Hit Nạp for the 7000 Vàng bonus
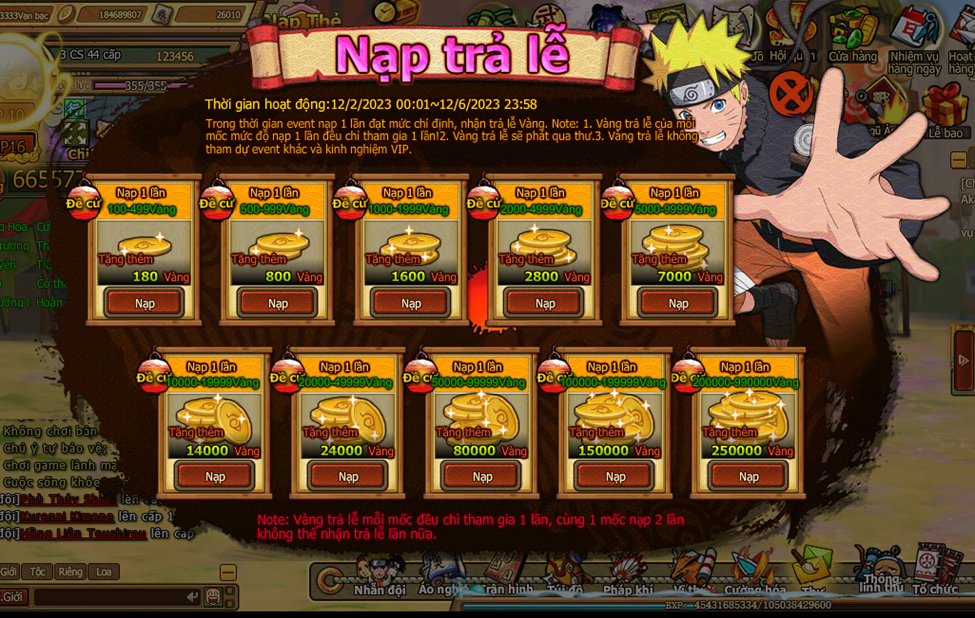The width and height of the screenshot is (975, 618). click(x=678, y=303)
